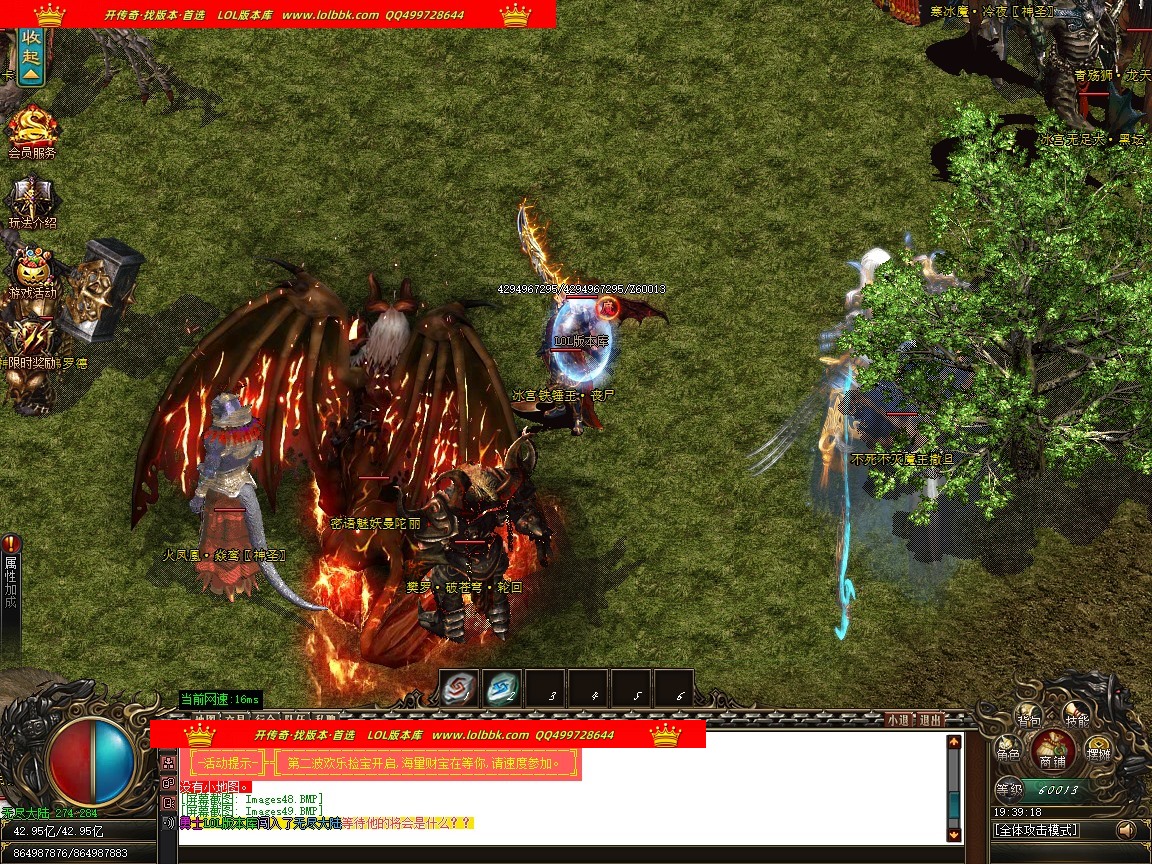This screenshot has width=1152, height=864.
Task: Open 游戏活动 pumpkin events icon
Action: point(32,272)
